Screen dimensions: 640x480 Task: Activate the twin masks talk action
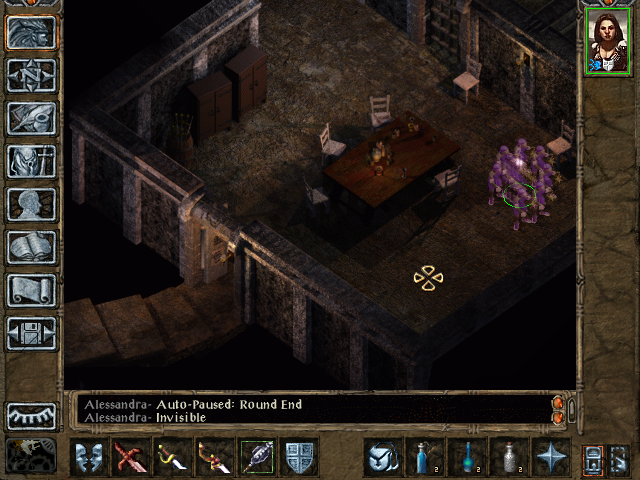pos(89,458)
